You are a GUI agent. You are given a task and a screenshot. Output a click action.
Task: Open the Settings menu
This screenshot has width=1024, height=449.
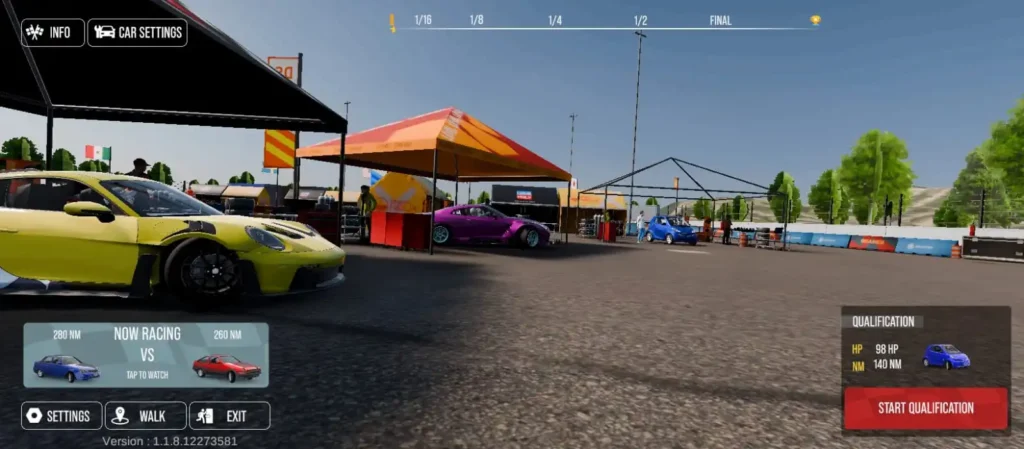click(x=62, y=415)
